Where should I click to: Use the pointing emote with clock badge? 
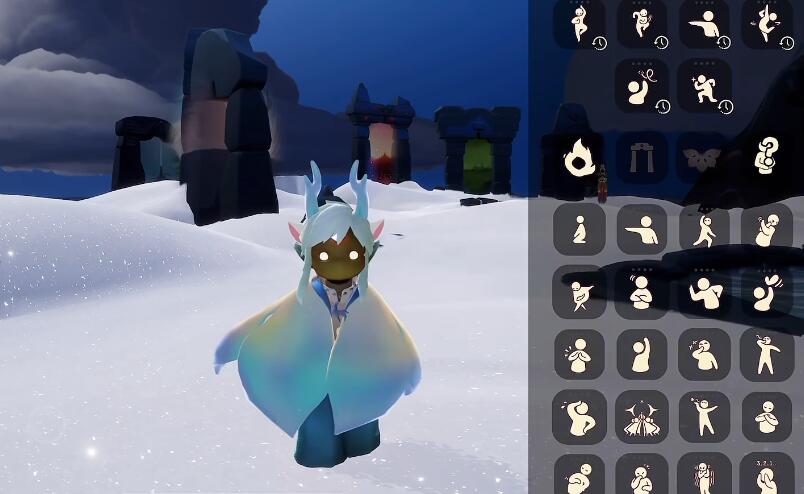704,24
